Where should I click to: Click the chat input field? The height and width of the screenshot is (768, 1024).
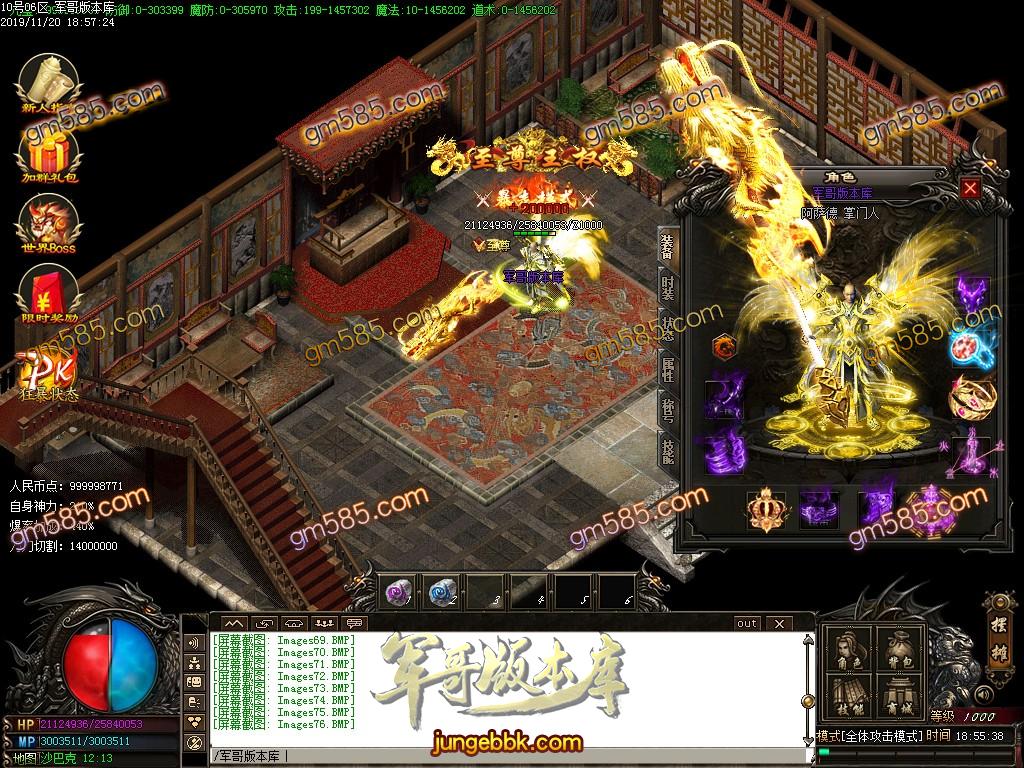500,756
